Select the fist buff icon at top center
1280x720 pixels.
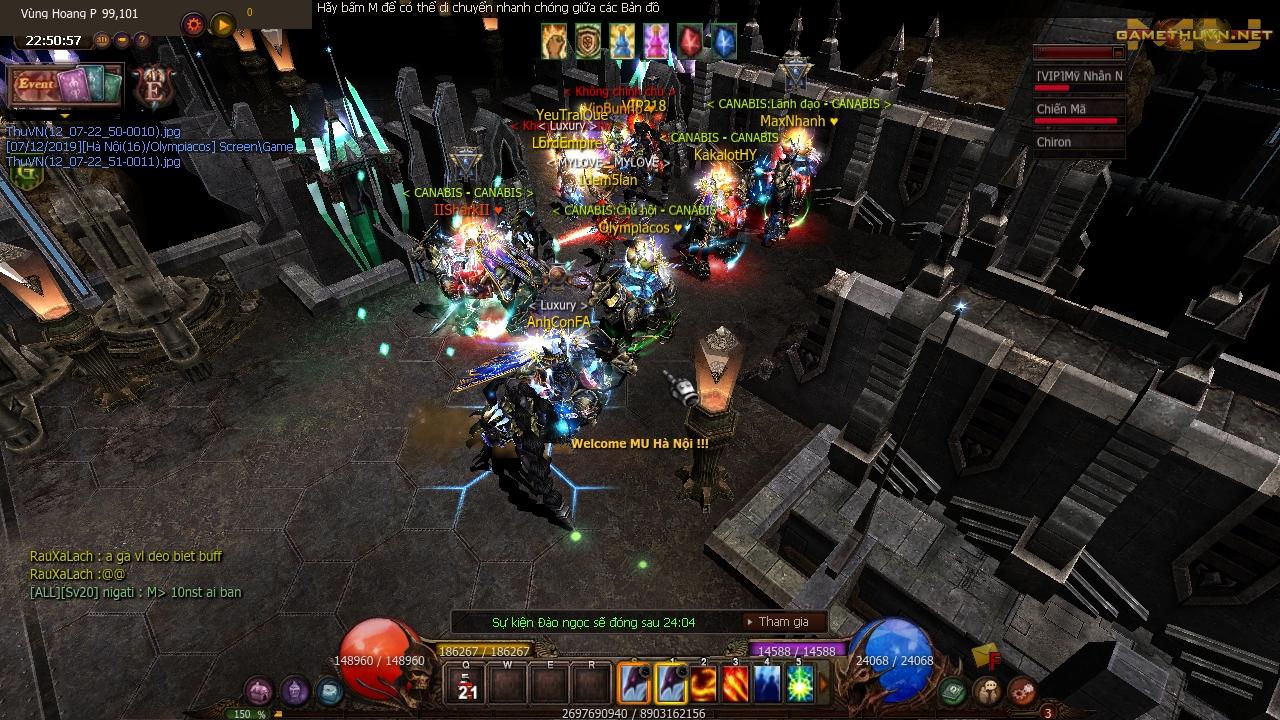553,42
